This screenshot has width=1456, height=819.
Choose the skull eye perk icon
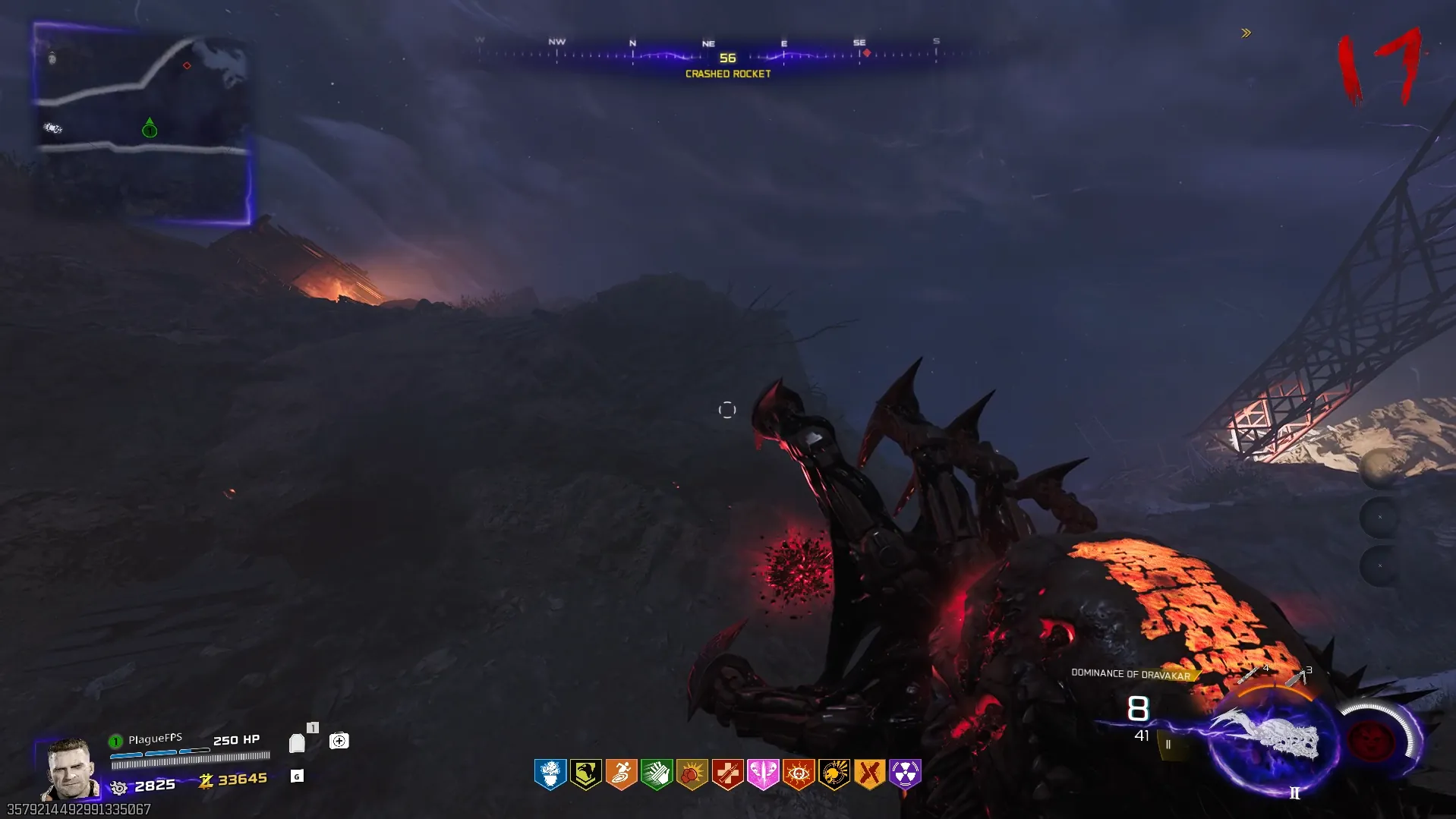pos(799,774)
